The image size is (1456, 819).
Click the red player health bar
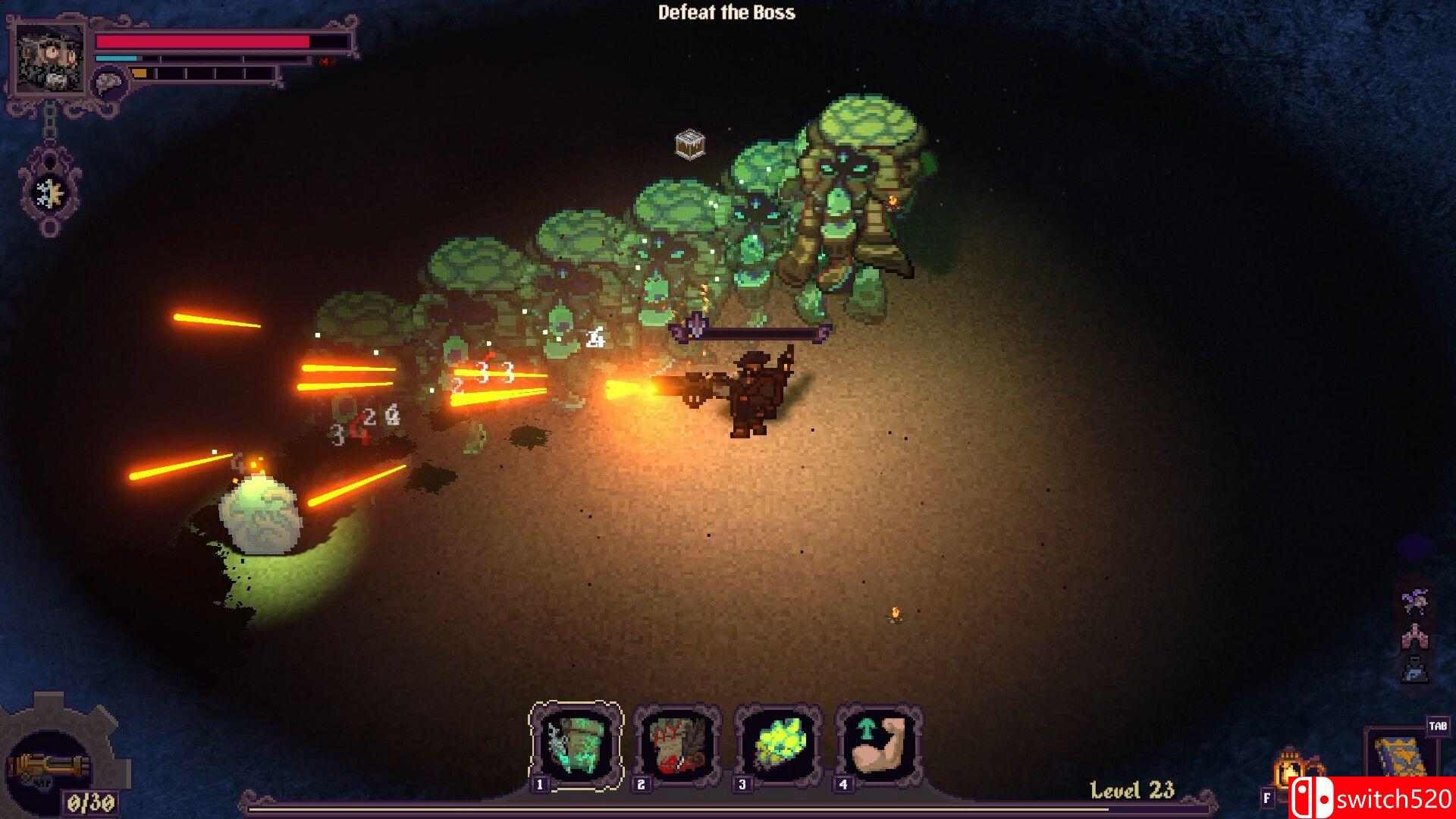[x=205, y=42]
